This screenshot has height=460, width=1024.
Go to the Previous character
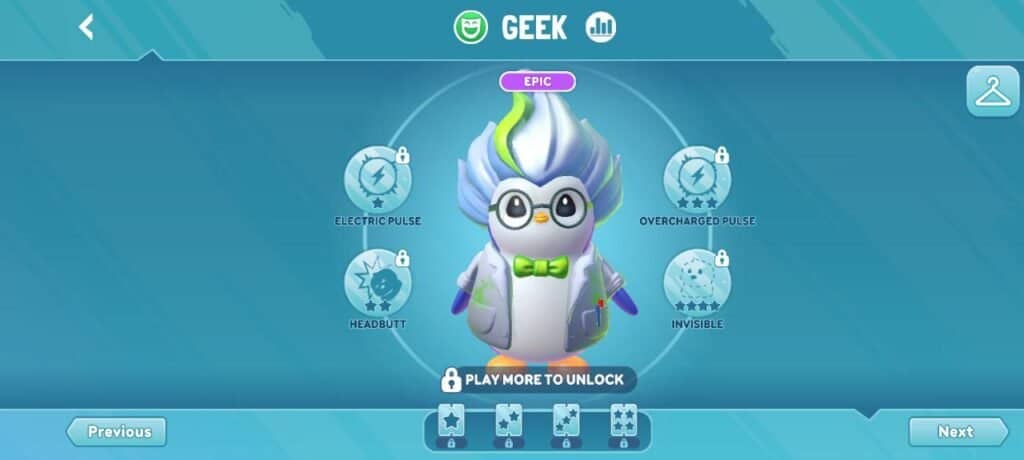coord(117,432)
